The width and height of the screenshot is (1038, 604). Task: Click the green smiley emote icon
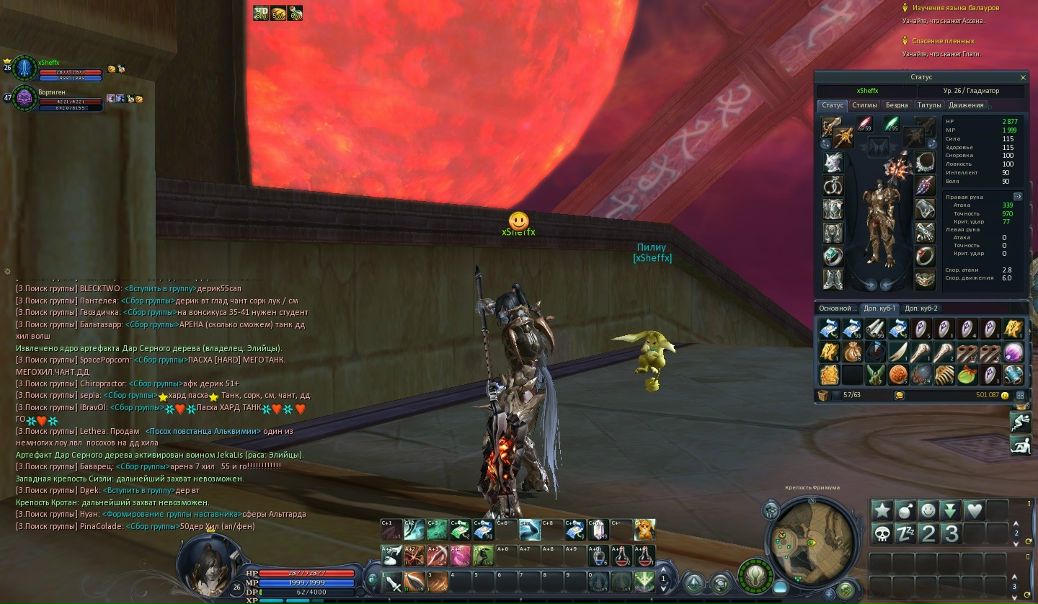point(928,510)
